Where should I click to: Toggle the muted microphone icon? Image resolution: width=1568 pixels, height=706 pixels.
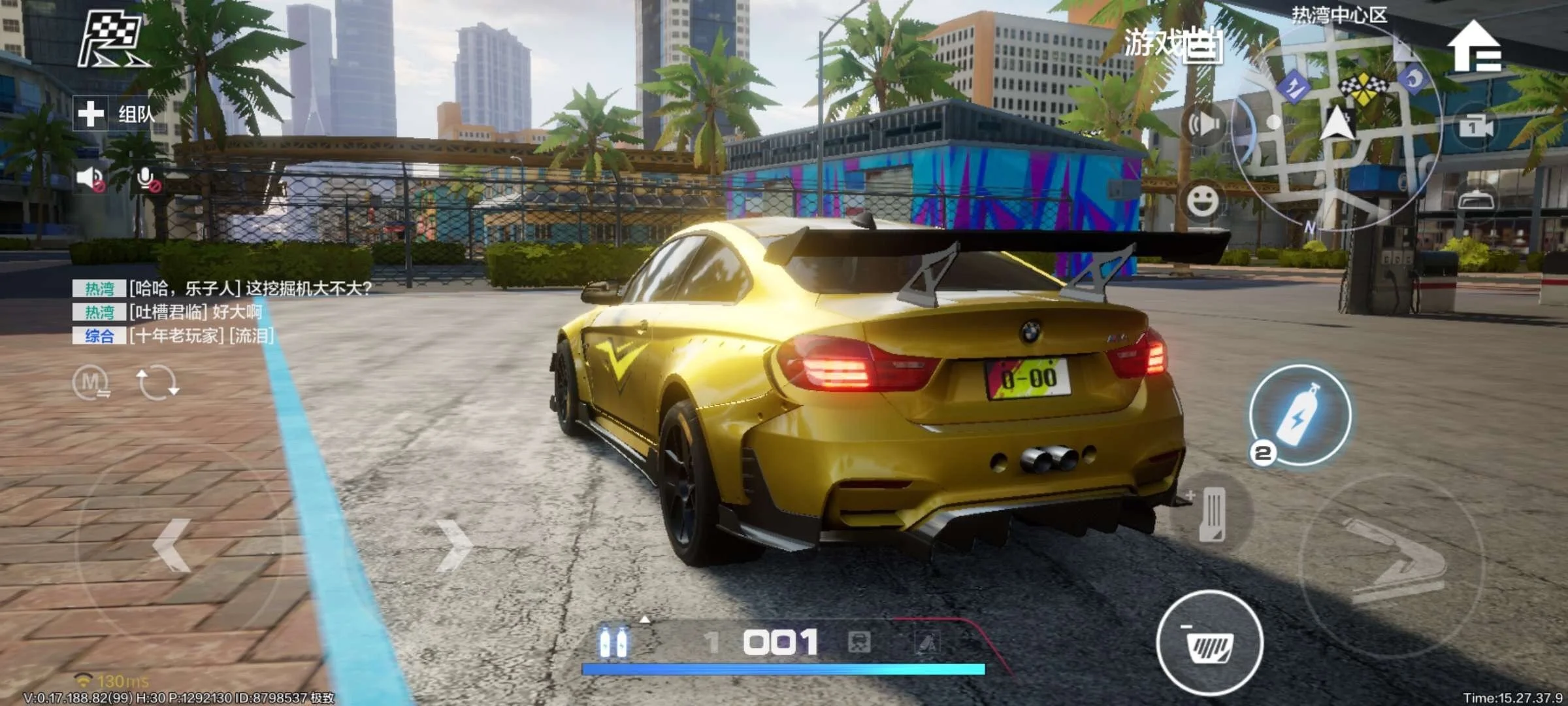pos(148,178)
